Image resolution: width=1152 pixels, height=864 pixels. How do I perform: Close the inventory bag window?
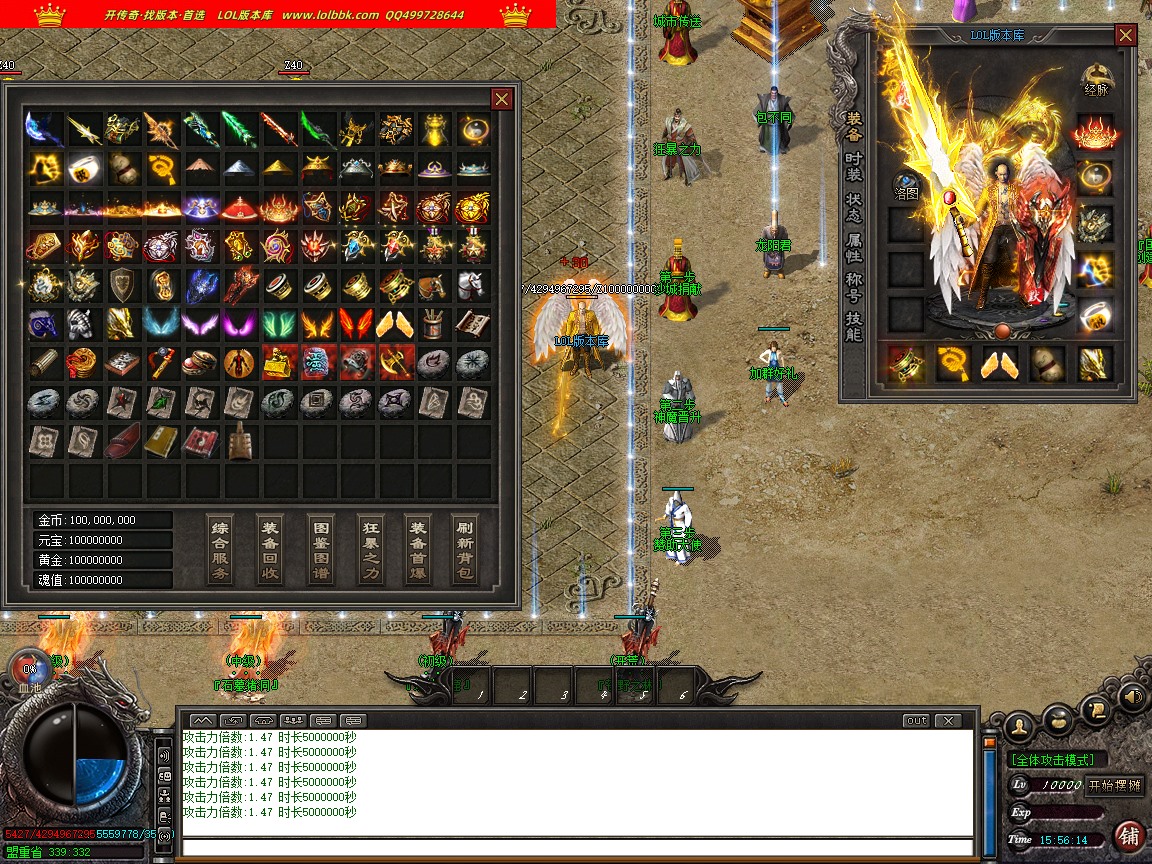coord(502,98)
